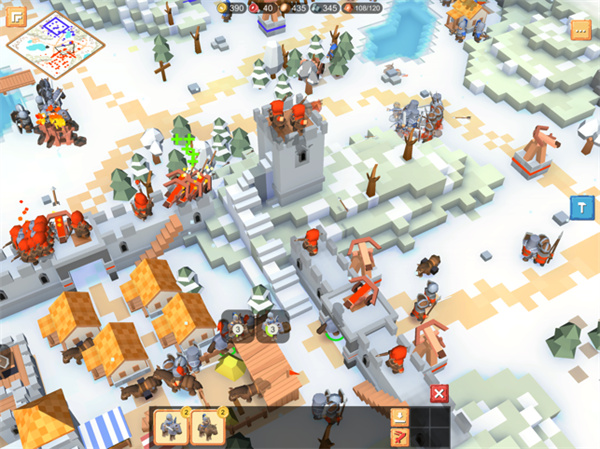The image size is (600, 449).
Task: Click the blue T button
Action: click(581, 206)
